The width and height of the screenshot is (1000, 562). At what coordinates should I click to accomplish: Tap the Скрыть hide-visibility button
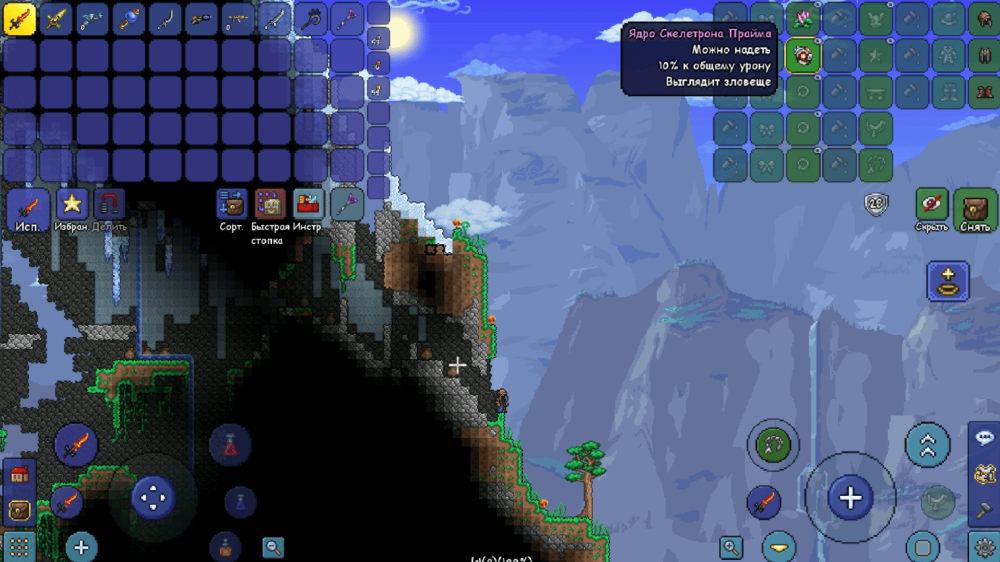[x=931, y=205]
